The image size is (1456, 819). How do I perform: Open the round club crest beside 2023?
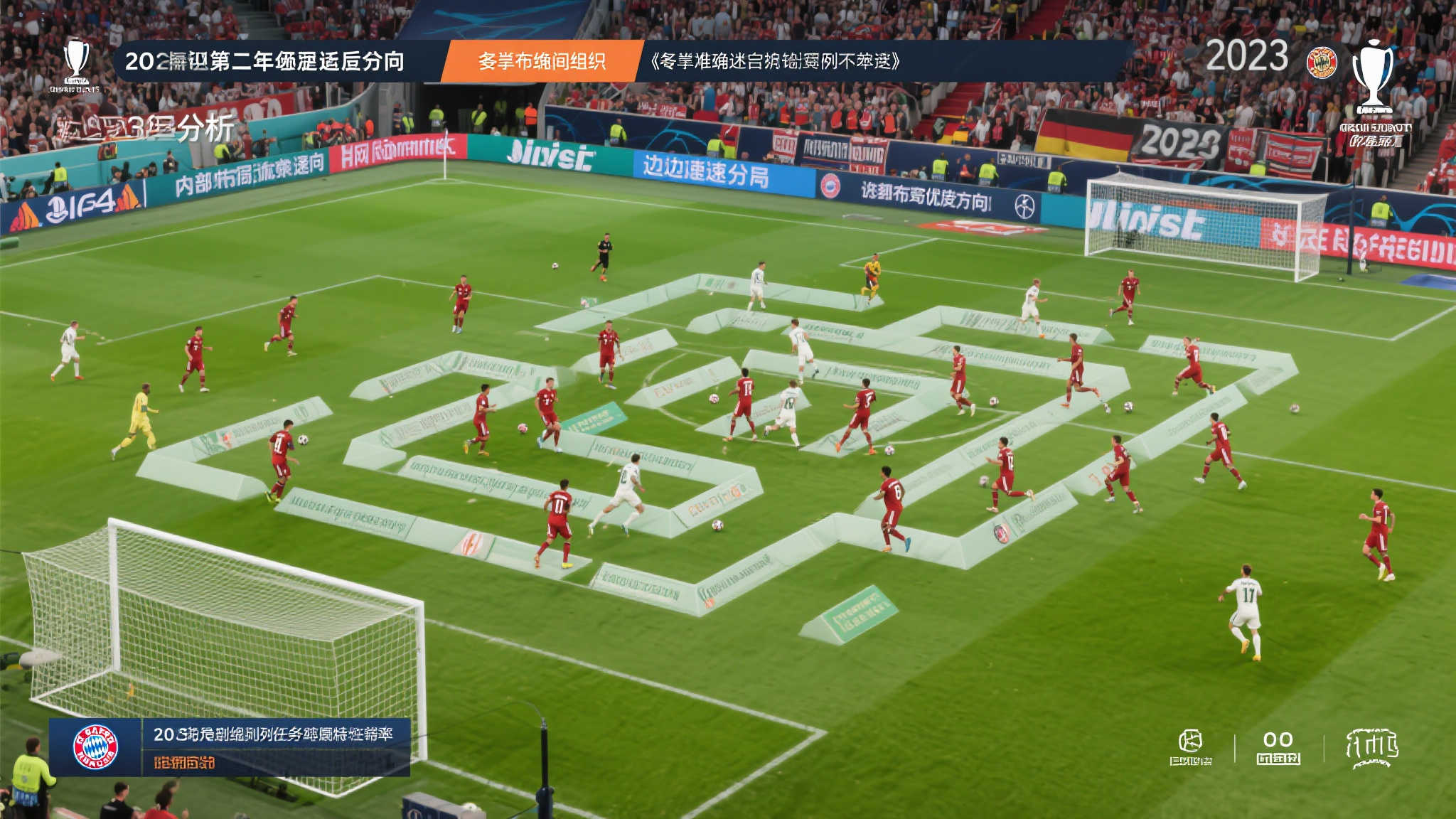point(1322,63)
